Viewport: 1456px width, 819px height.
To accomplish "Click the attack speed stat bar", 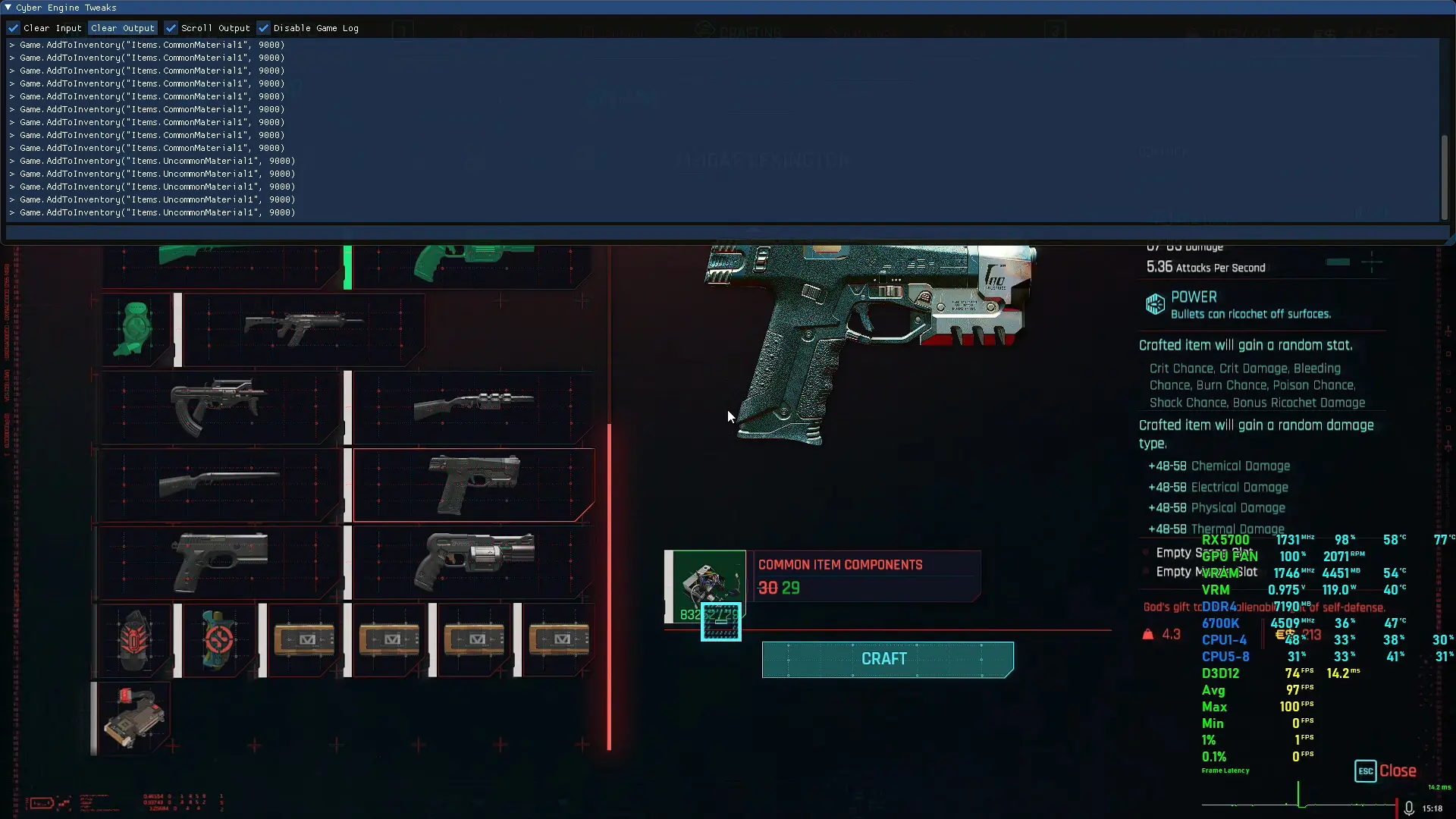I will (x=1339, y=262).
